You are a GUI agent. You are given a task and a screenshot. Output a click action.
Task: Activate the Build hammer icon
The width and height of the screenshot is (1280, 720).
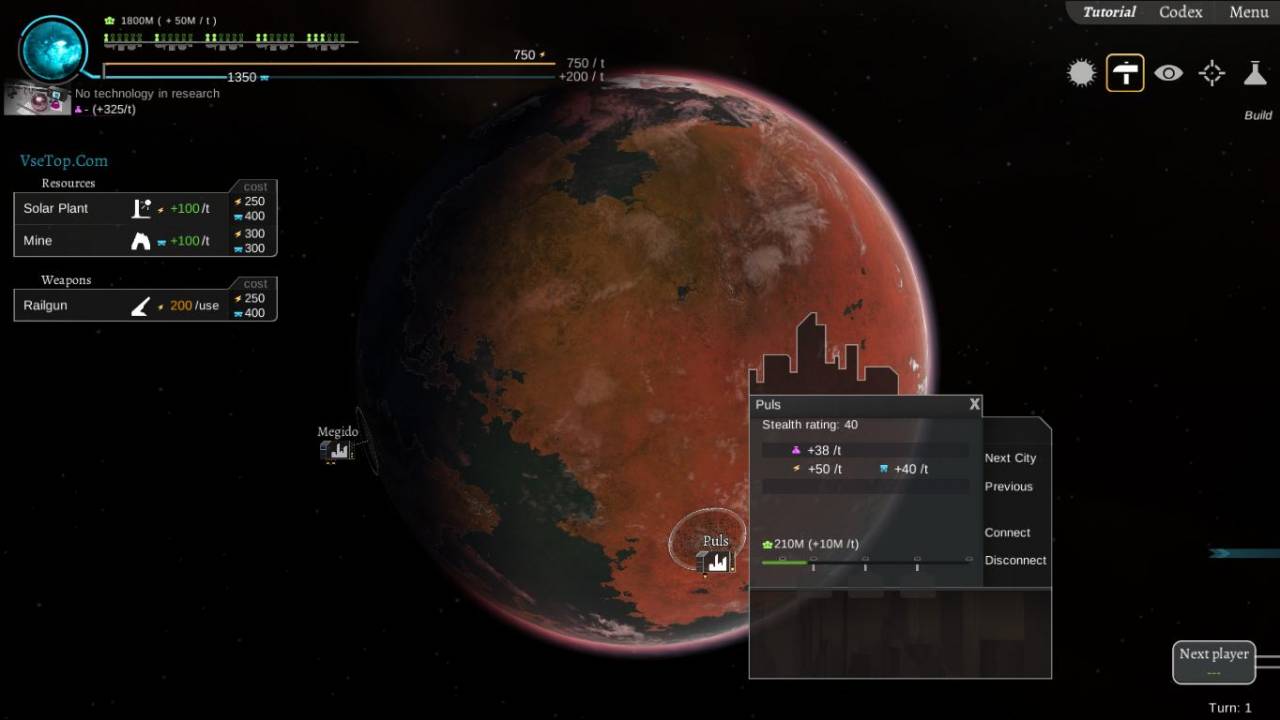coord(1125,73)
